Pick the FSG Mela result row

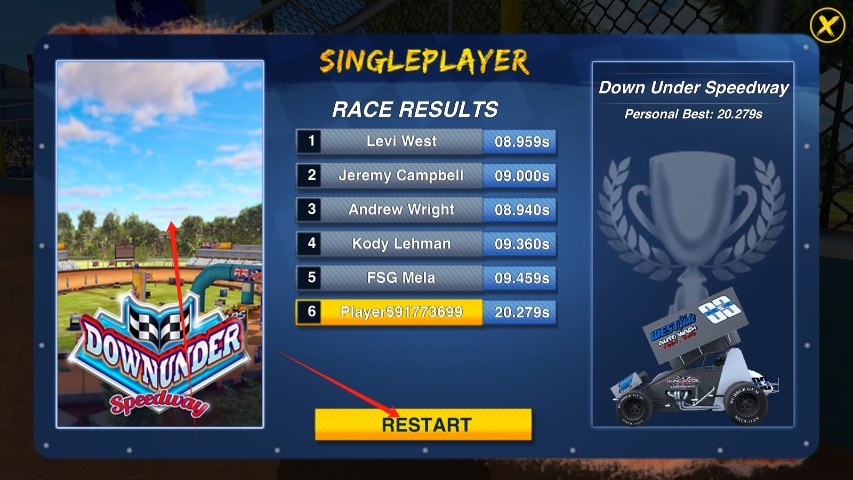426,278
